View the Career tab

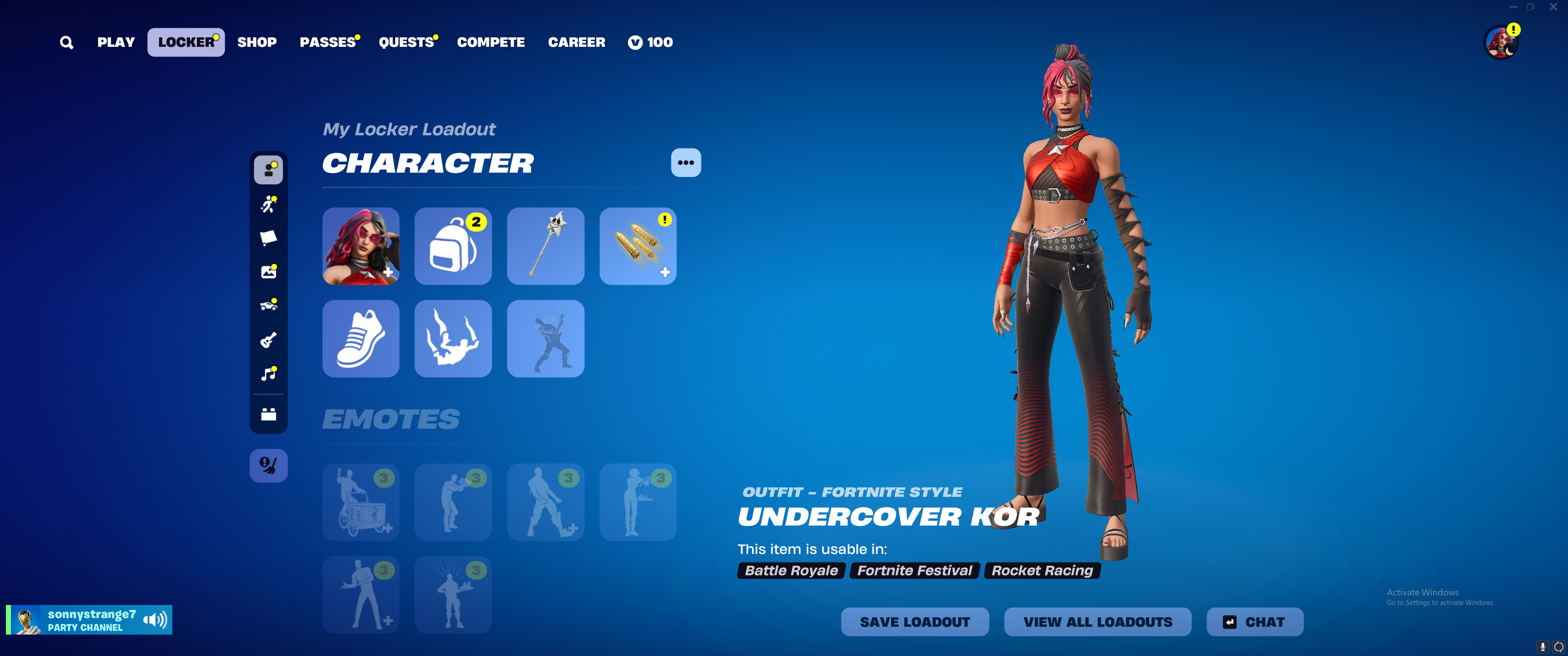pos(577,43)
